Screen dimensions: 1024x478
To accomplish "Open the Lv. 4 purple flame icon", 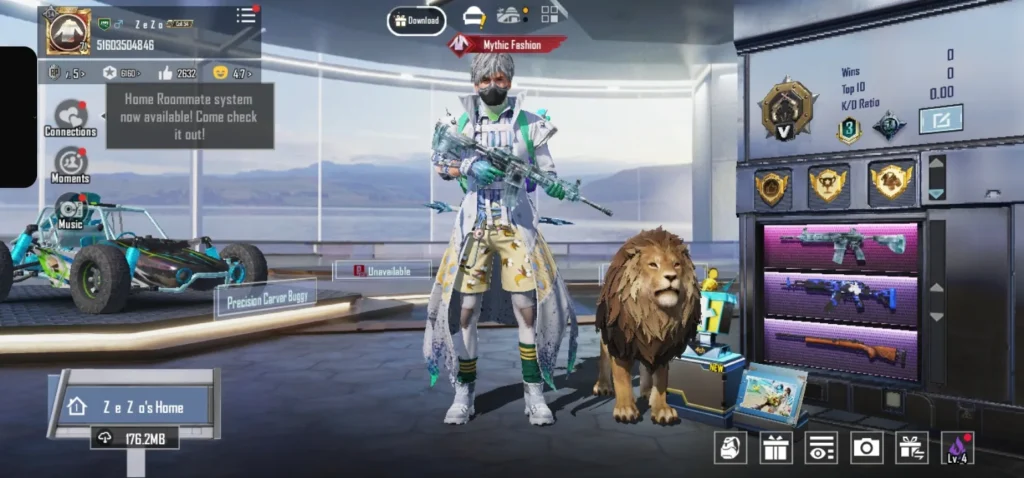I will [957, 447].
